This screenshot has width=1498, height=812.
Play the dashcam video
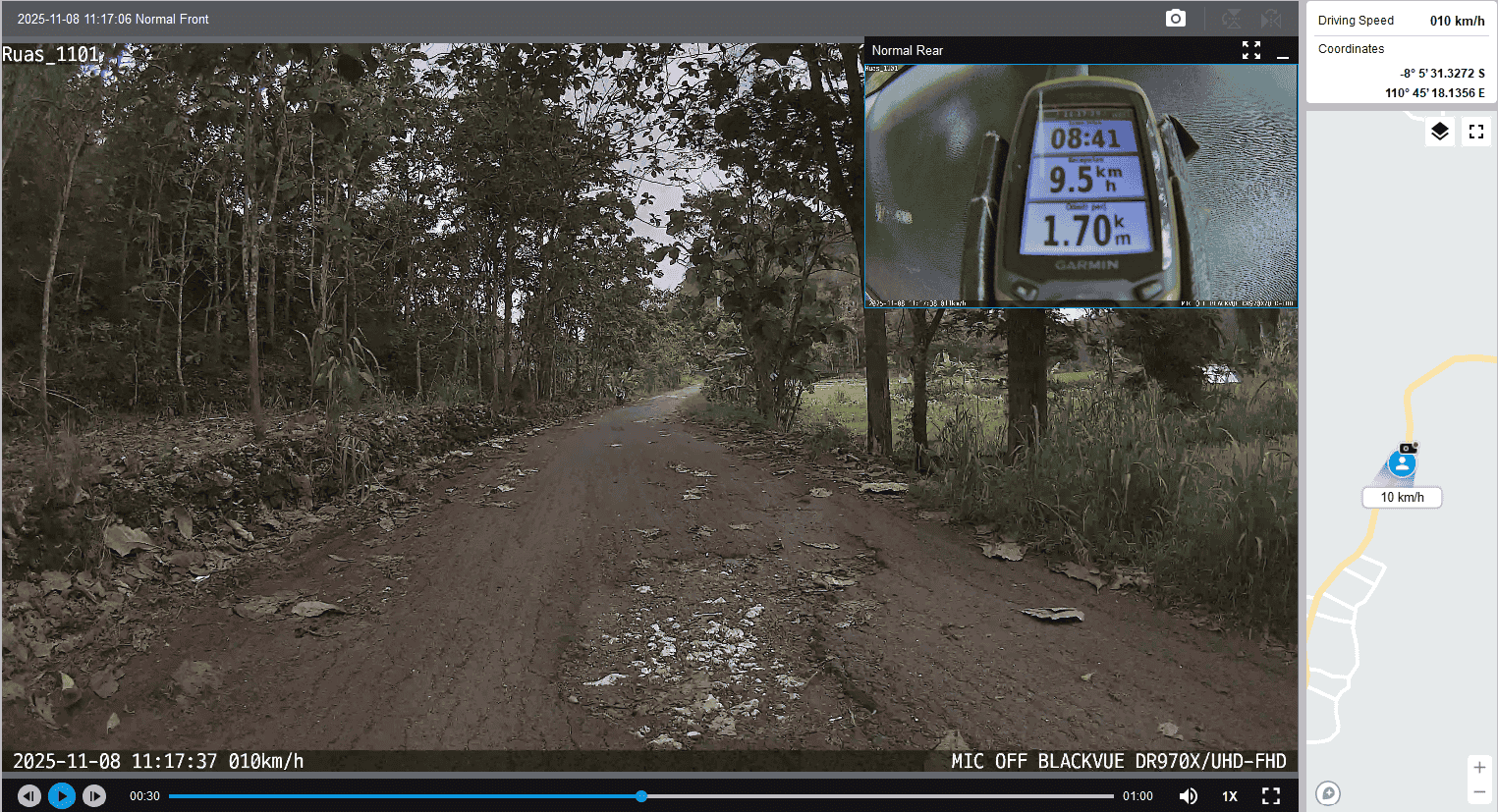(x=61, y=795)
